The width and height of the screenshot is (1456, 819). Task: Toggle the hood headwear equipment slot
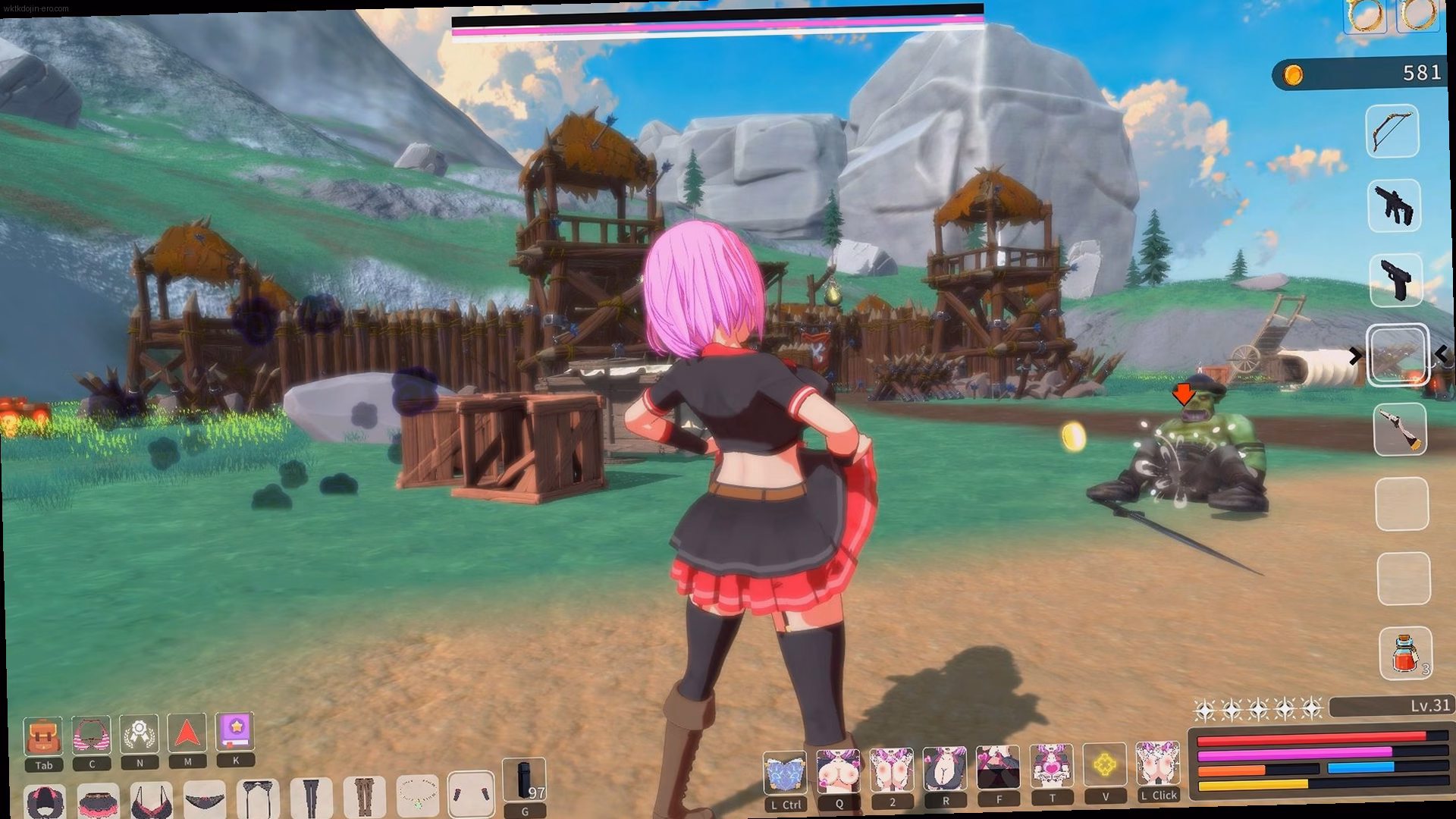point(45,802)
